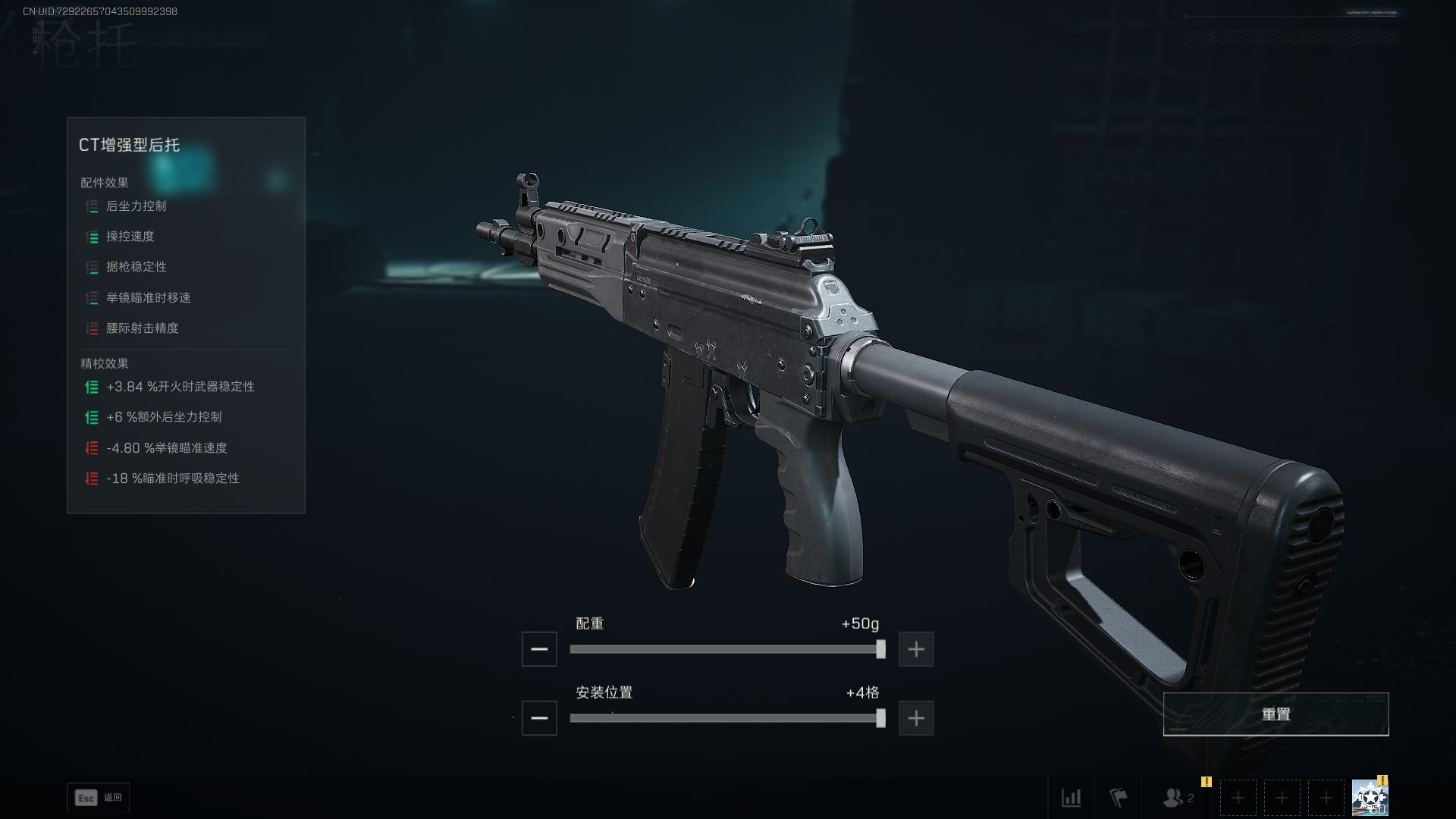Decrease the 安装位置 install position
Image resolution: width=1456 pixels, height=819 pixels.
pyautogui.click(x=539, y=718)
